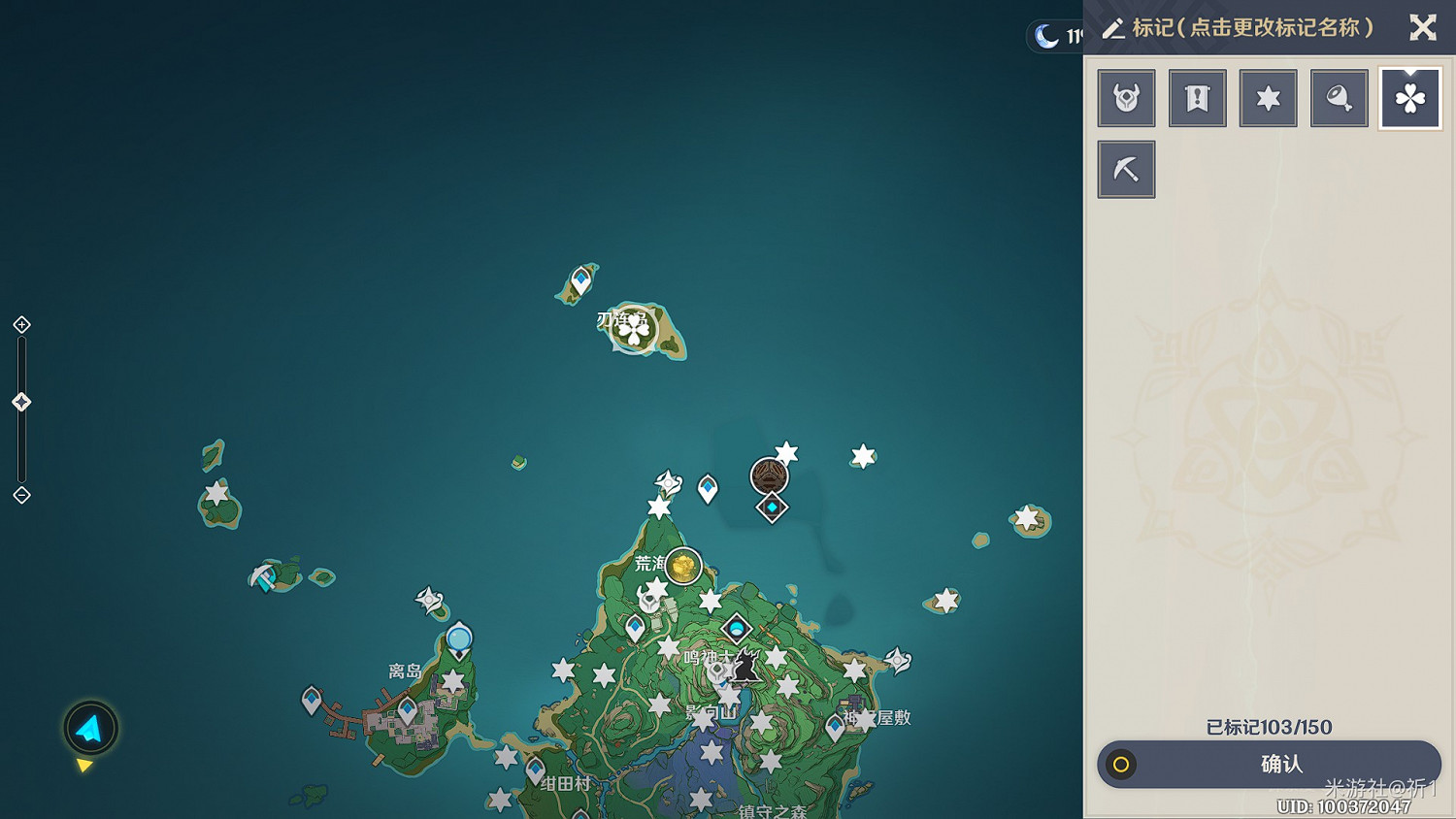Zoom out the map with minus button
Viewport: 1456px width, 819px height.
tap(21, 495)
